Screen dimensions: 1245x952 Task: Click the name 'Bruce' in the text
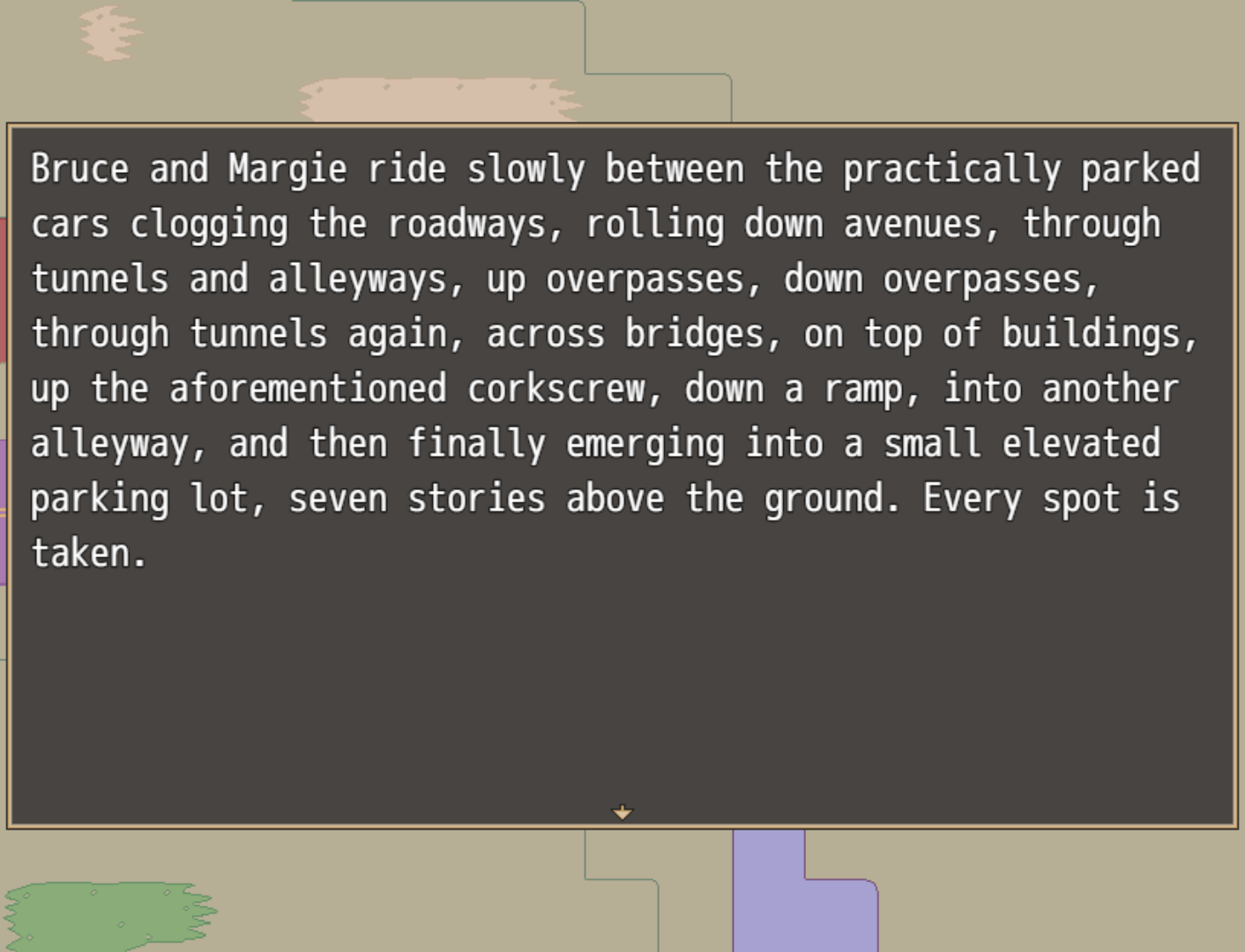(x=81, y=169)
